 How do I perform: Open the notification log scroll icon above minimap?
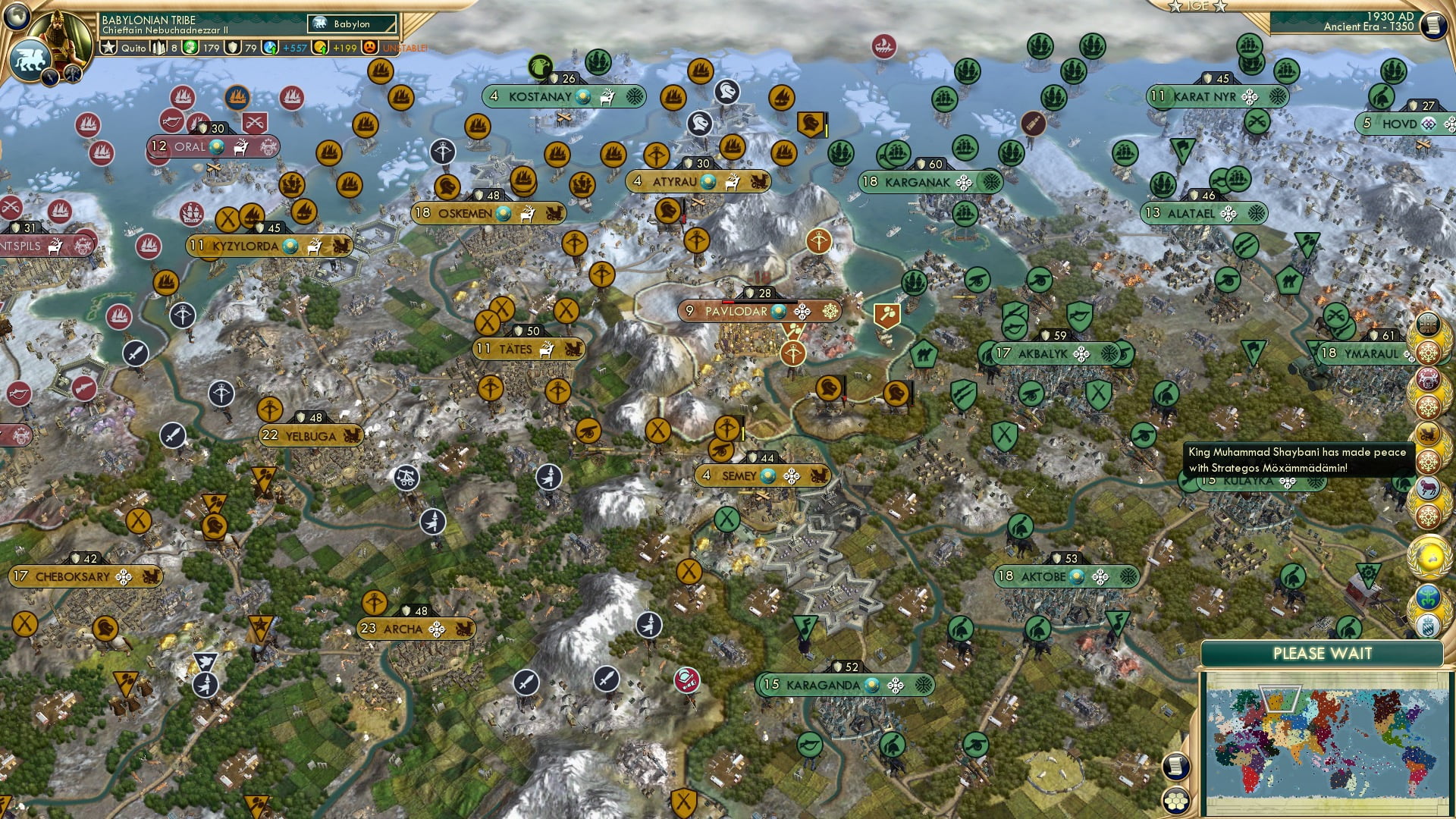(x=1176, y=766)
